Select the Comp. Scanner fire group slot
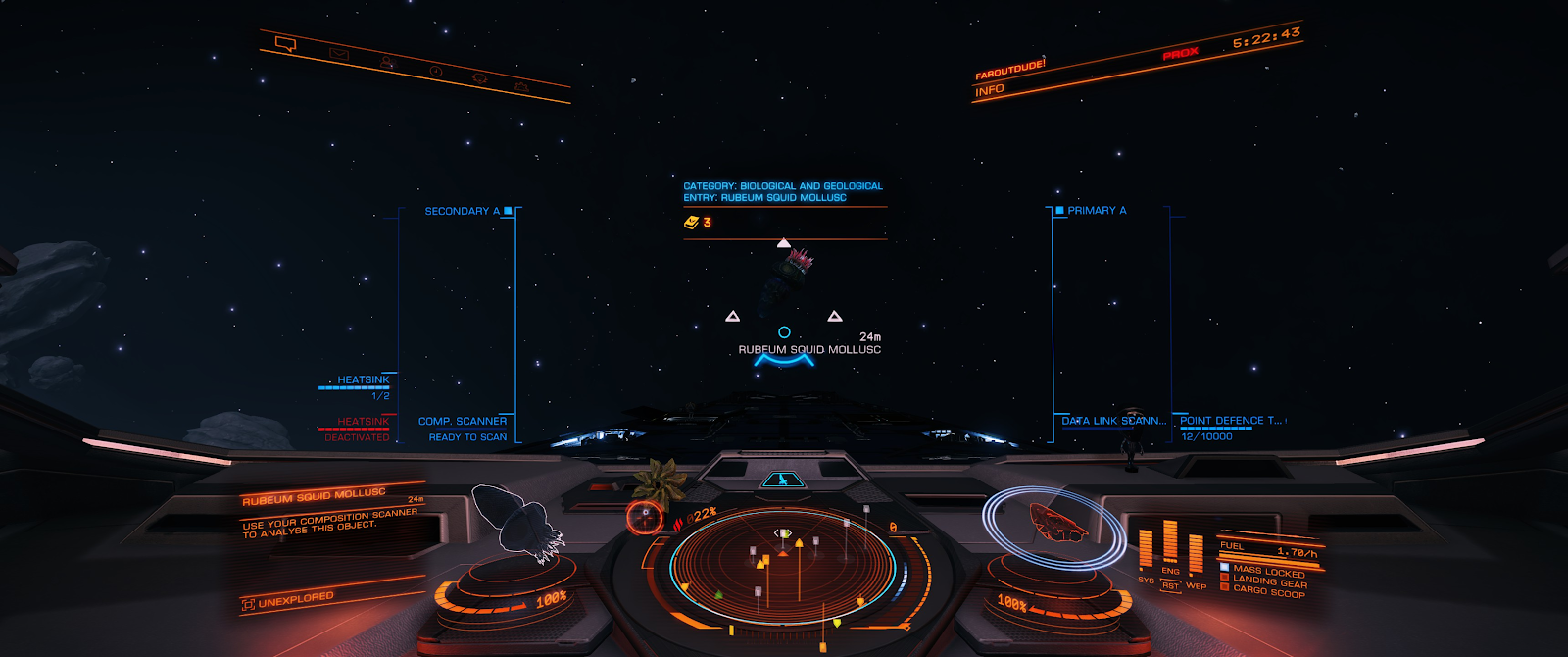 (x=463, y=422)
